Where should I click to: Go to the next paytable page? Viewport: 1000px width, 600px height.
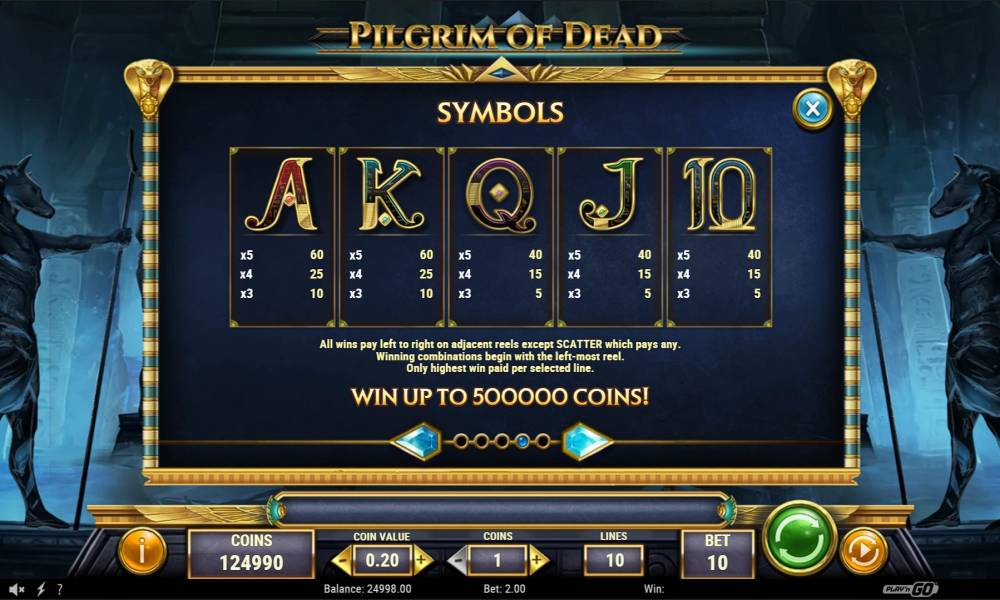(587, 441)
